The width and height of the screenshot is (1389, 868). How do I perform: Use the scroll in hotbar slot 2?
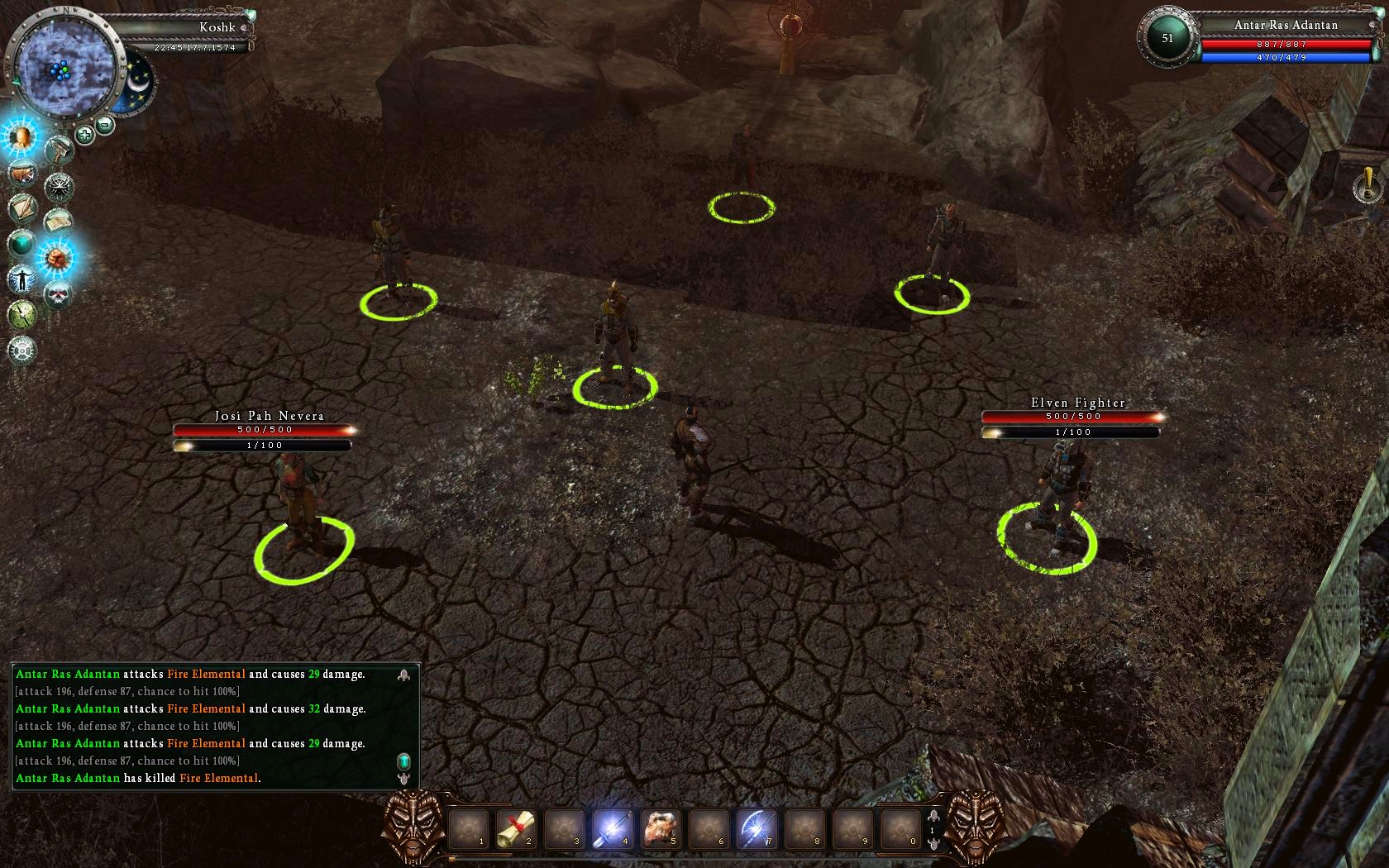coord(516,827)
